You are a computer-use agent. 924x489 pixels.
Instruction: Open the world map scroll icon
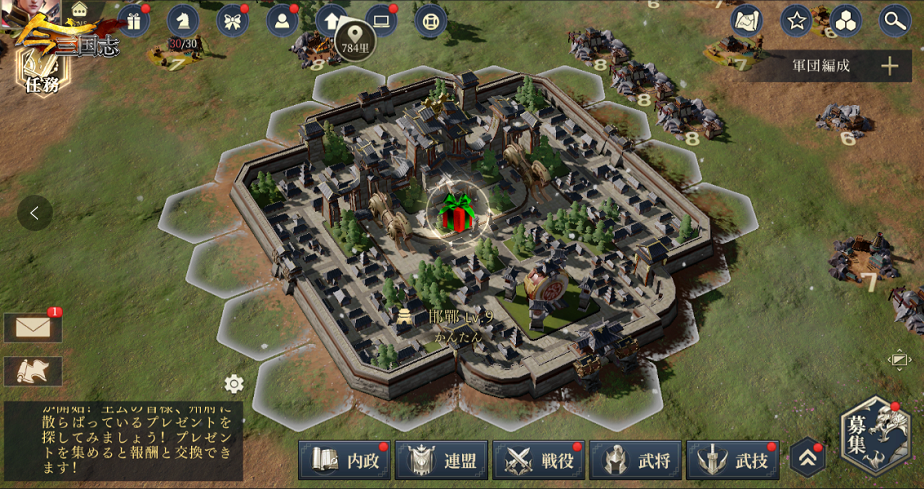click(746, 20)
